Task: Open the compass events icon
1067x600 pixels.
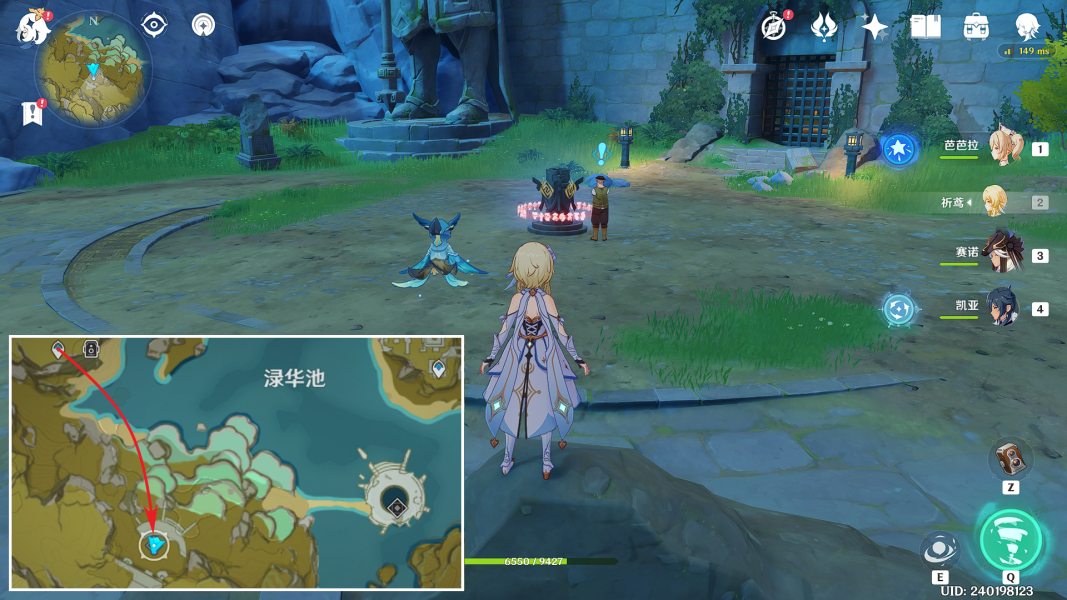Action: coord(773,27)
